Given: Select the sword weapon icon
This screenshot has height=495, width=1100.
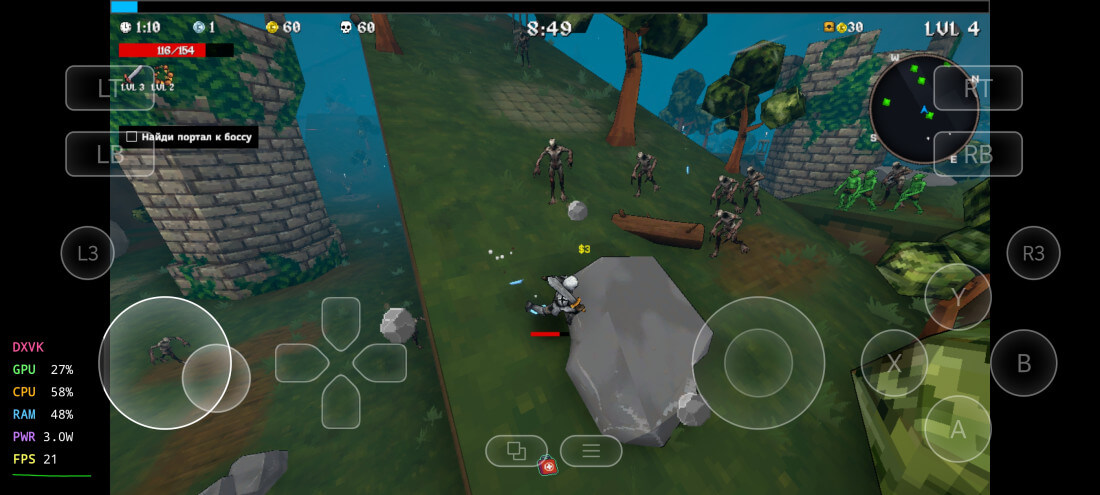Looking at the screenshot, I should click(x=134, y=75).
